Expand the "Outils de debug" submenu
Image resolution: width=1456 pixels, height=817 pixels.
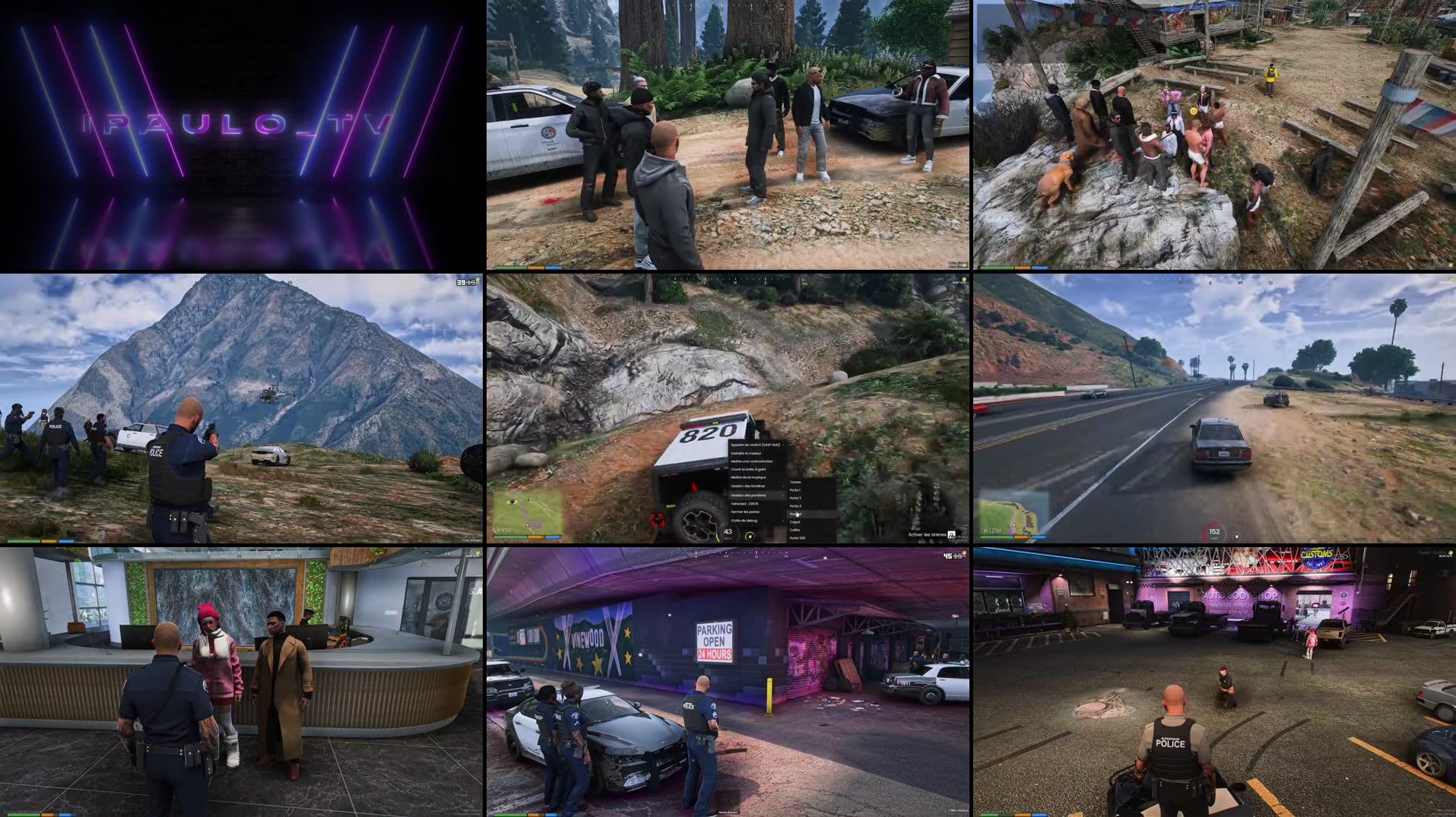click(x=744, y=521)
